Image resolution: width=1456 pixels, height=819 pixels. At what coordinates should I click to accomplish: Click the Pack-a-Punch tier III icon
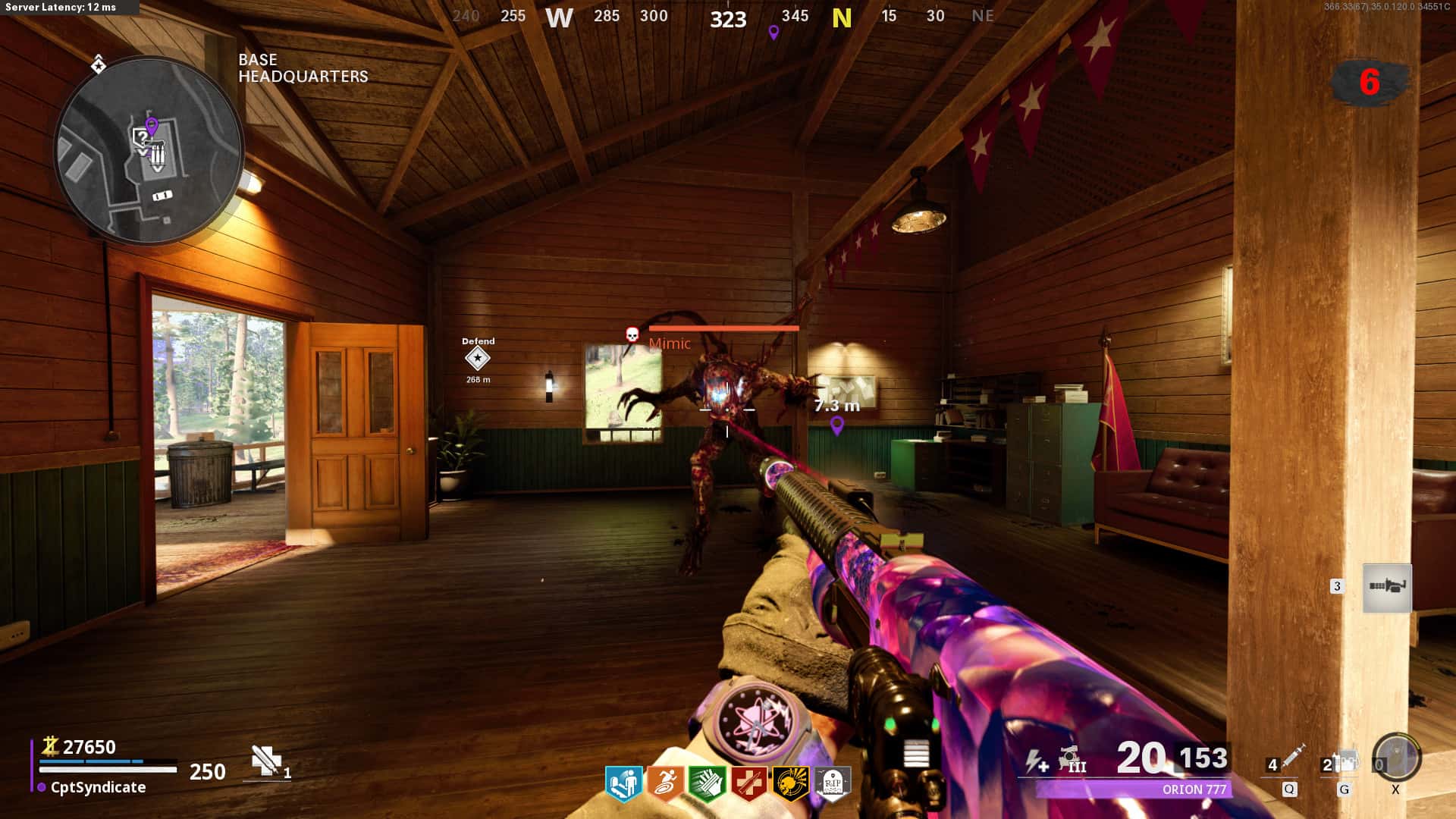(1073, 759)
